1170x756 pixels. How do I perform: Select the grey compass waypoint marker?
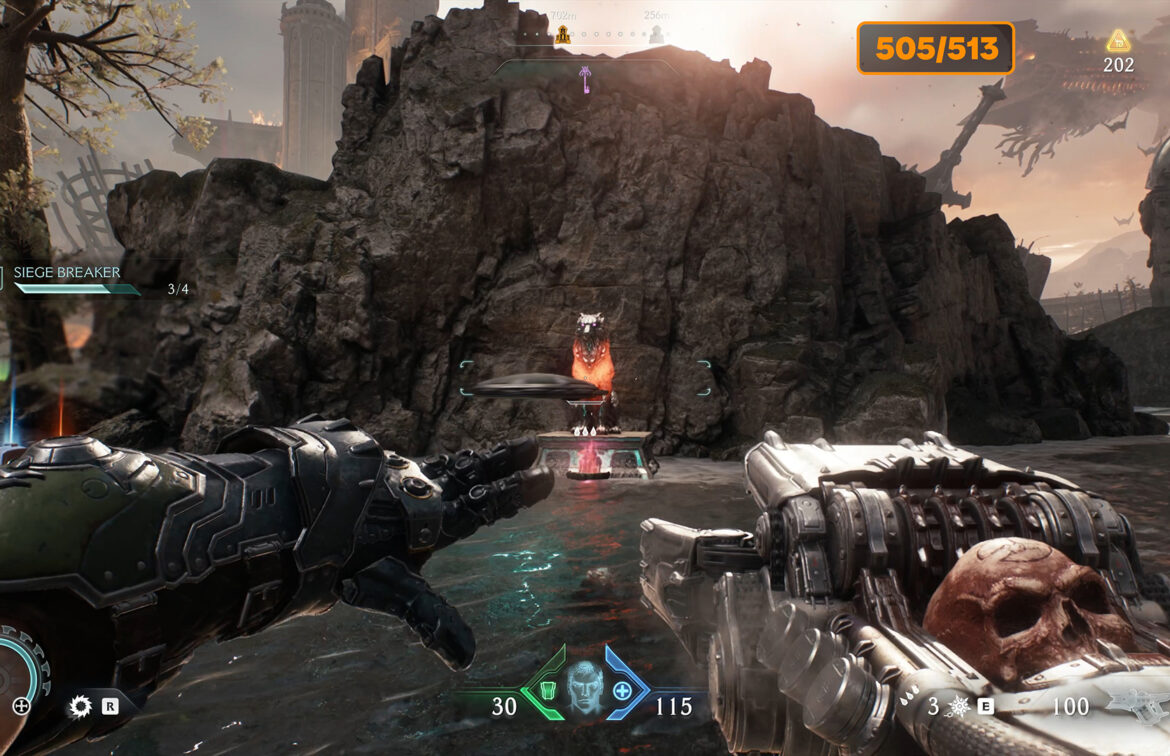coord(657,35)
